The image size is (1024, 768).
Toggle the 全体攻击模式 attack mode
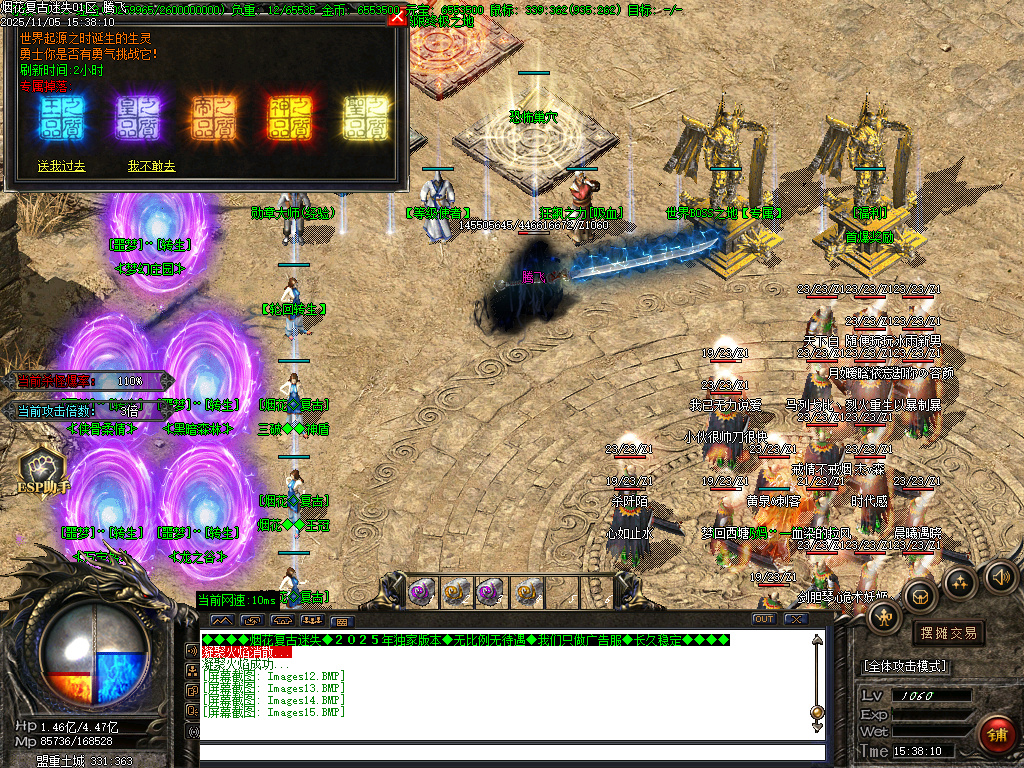tap(905, 666)
